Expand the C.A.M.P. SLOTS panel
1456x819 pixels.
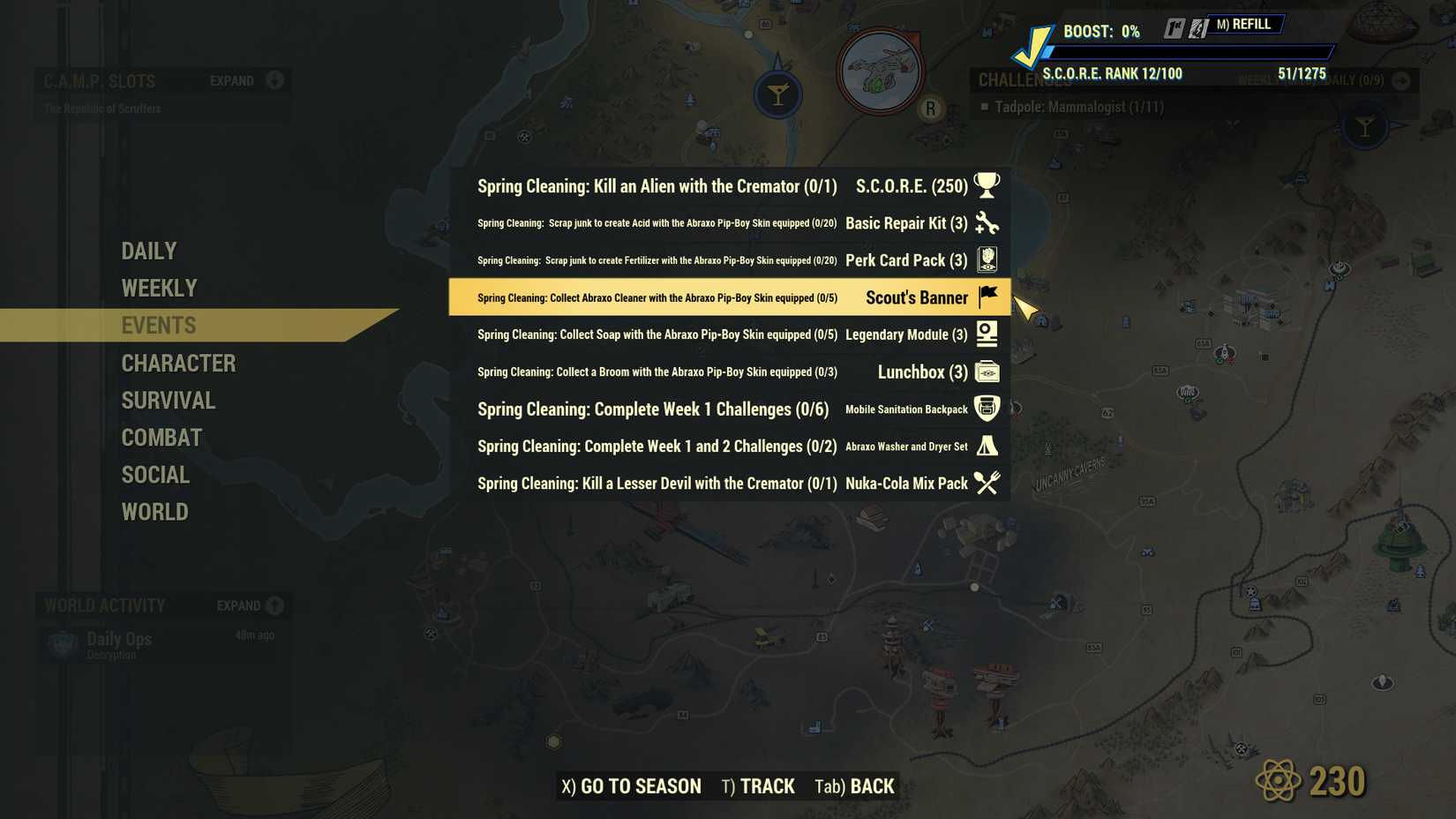[x=273, y=80]
